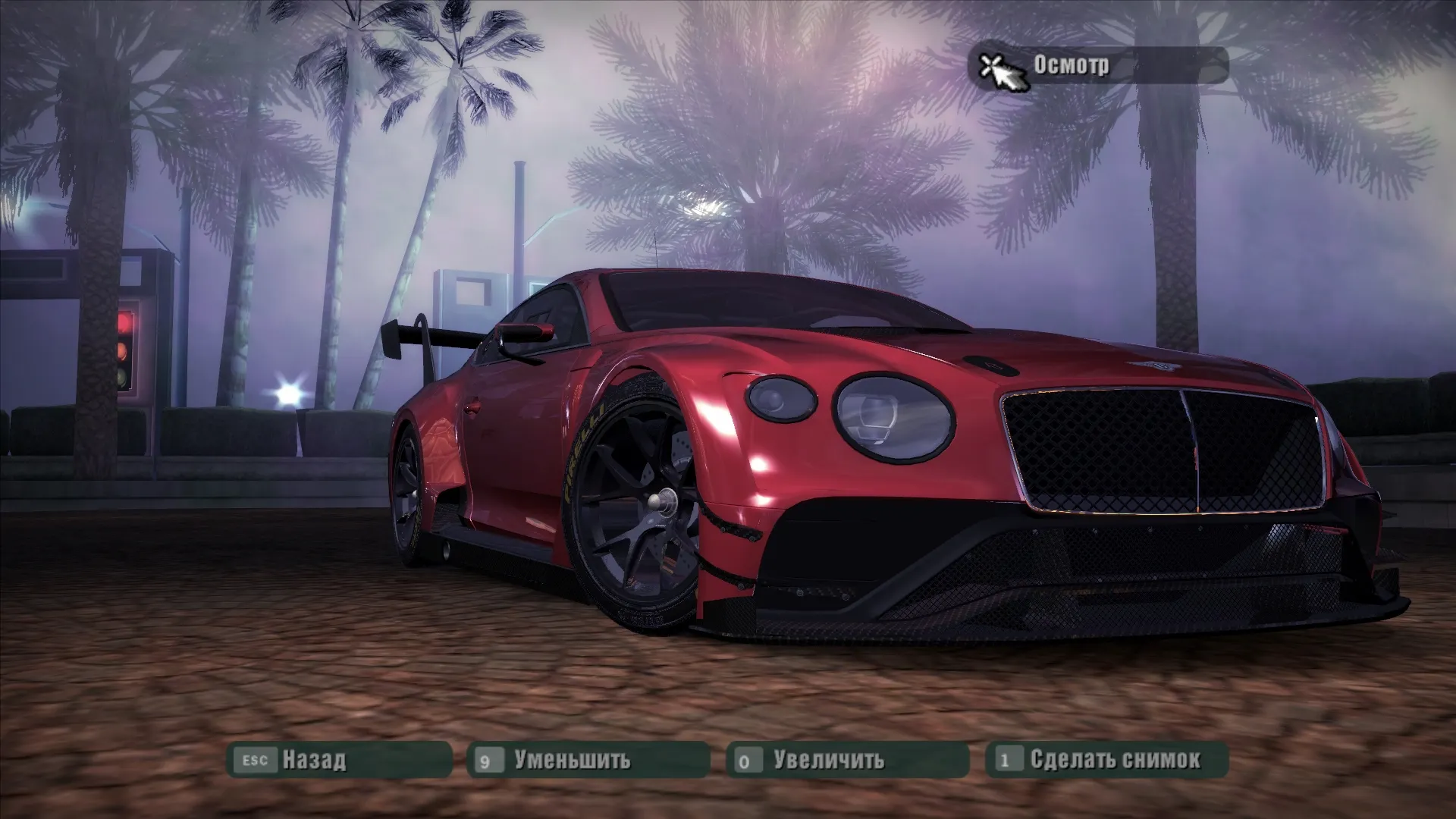The height and width of the screenshot is (819, 1456).
Task: Go back with the Назад button
Action: (x=339, y=759)
